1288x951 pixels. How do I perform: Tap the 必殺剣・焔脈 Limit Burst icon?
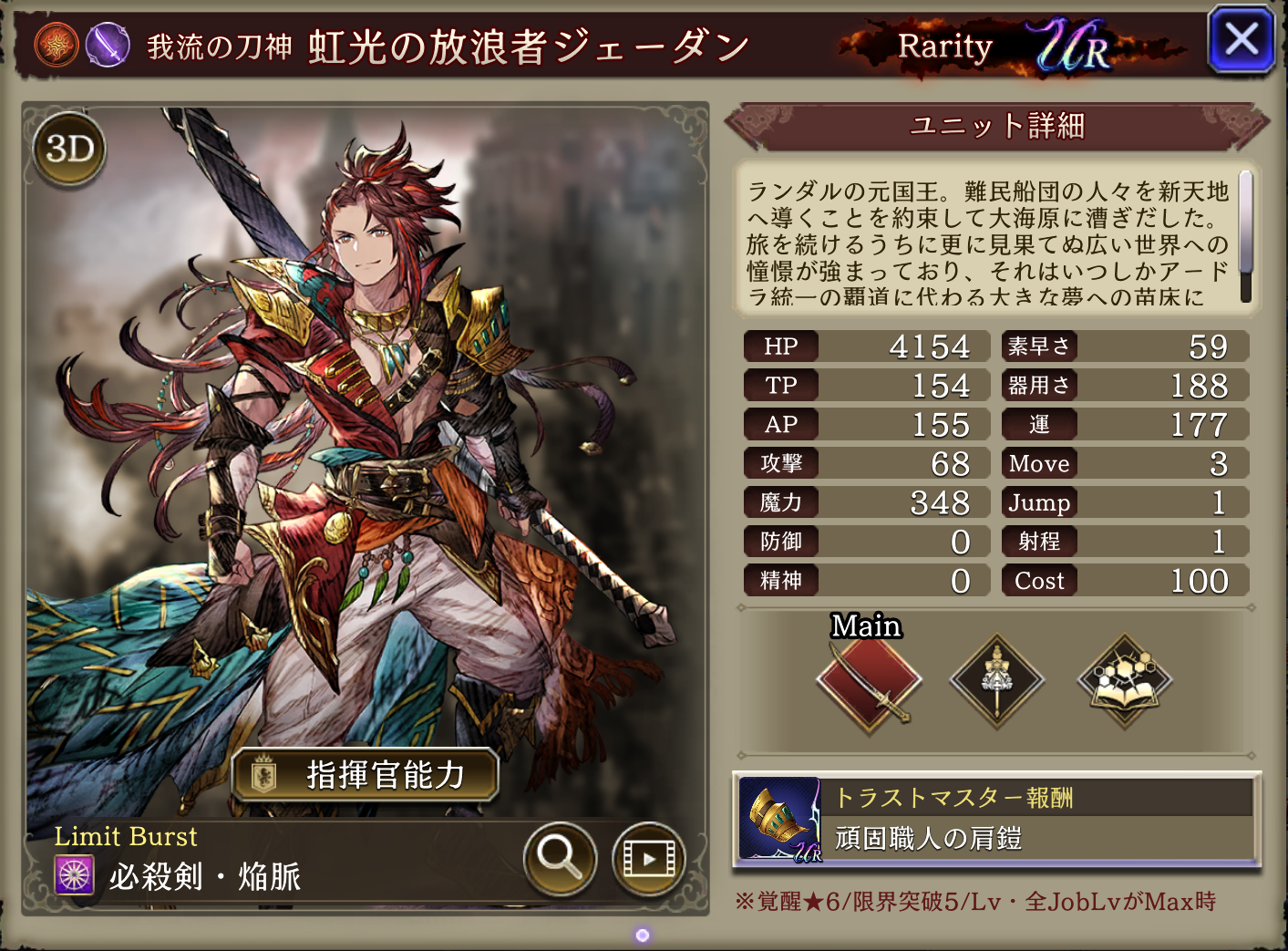(75, 876)
